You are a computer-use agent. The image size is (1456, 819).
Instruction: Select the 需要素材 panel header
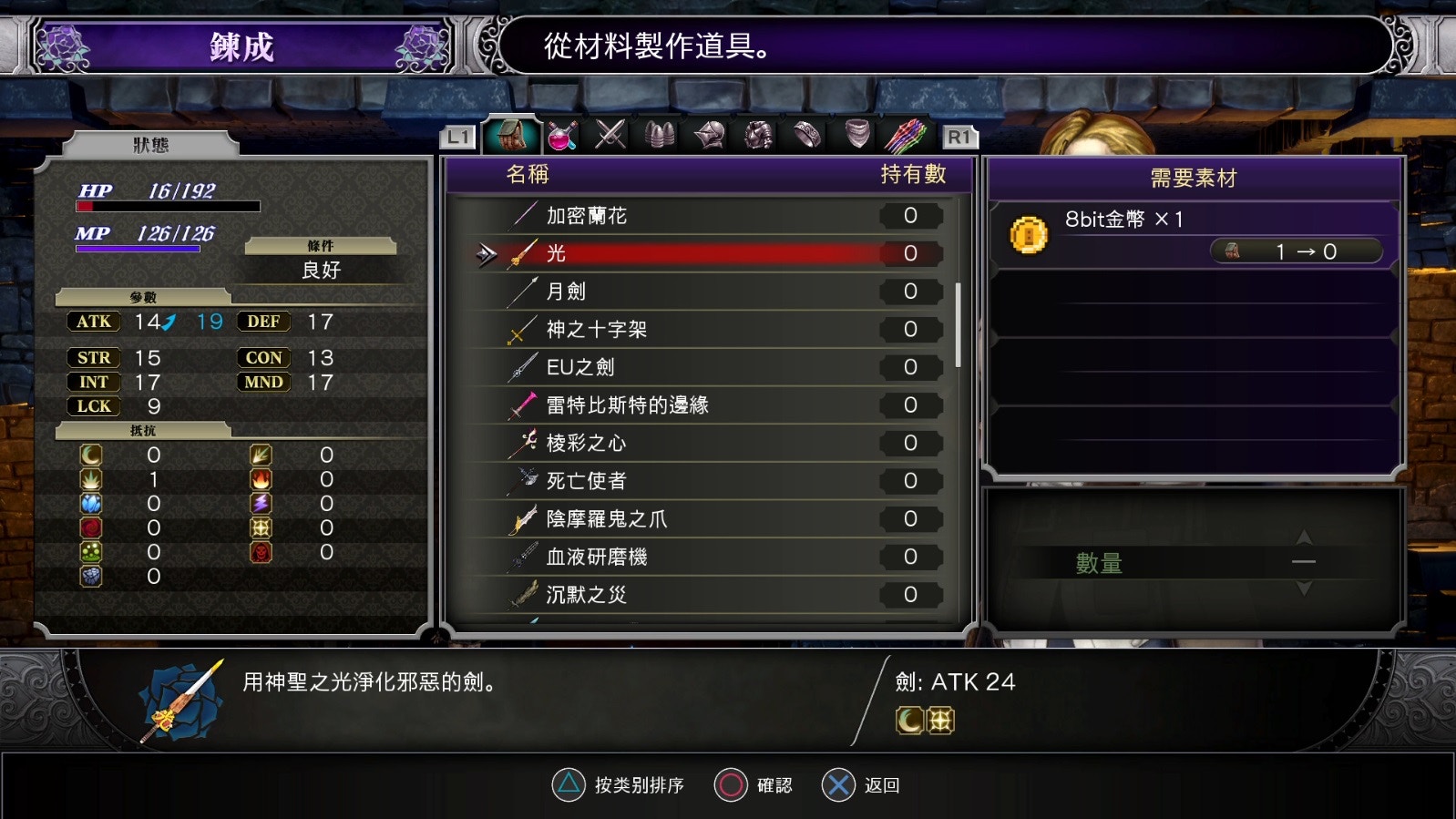[x=1195, y=175]
